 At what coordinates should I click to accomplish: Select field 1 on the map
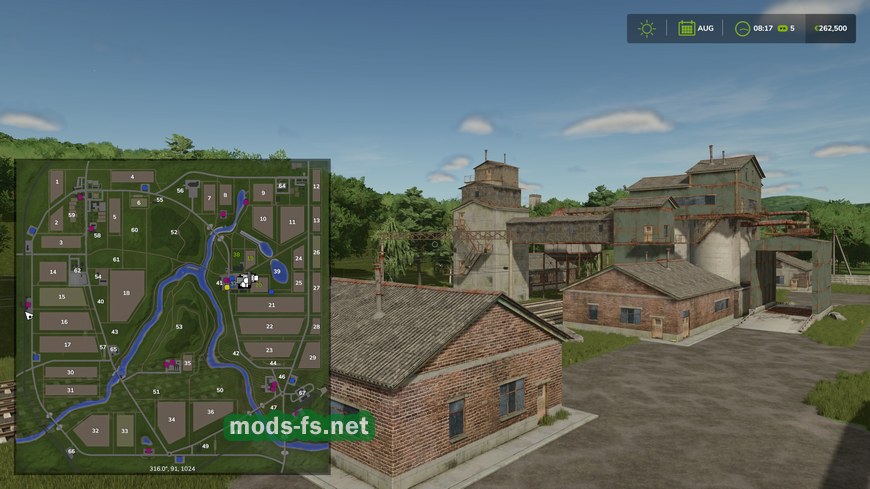pos(57,183)
